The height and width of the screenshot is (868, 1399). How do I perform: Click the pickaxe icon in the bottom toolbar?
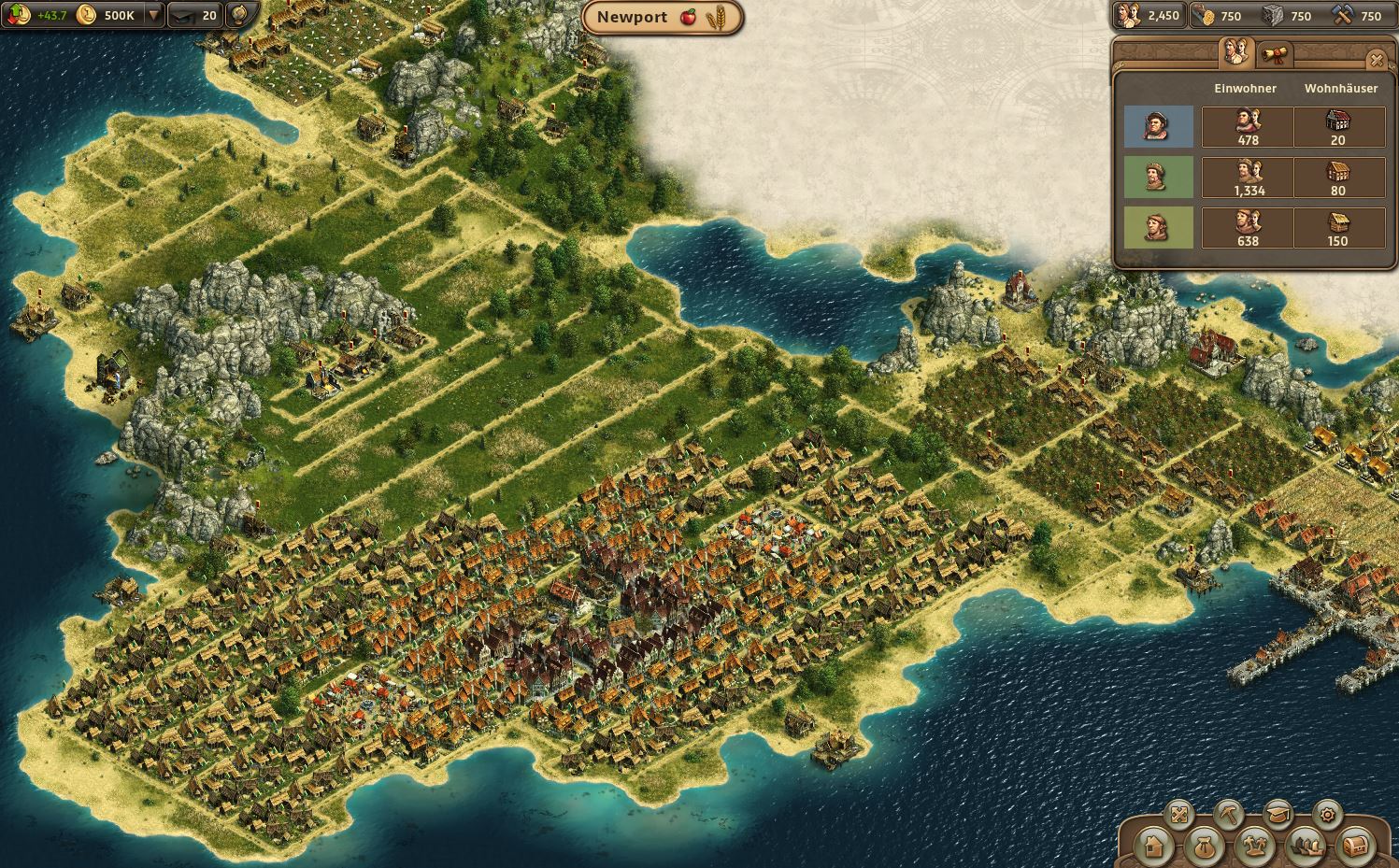(1229, 814)
